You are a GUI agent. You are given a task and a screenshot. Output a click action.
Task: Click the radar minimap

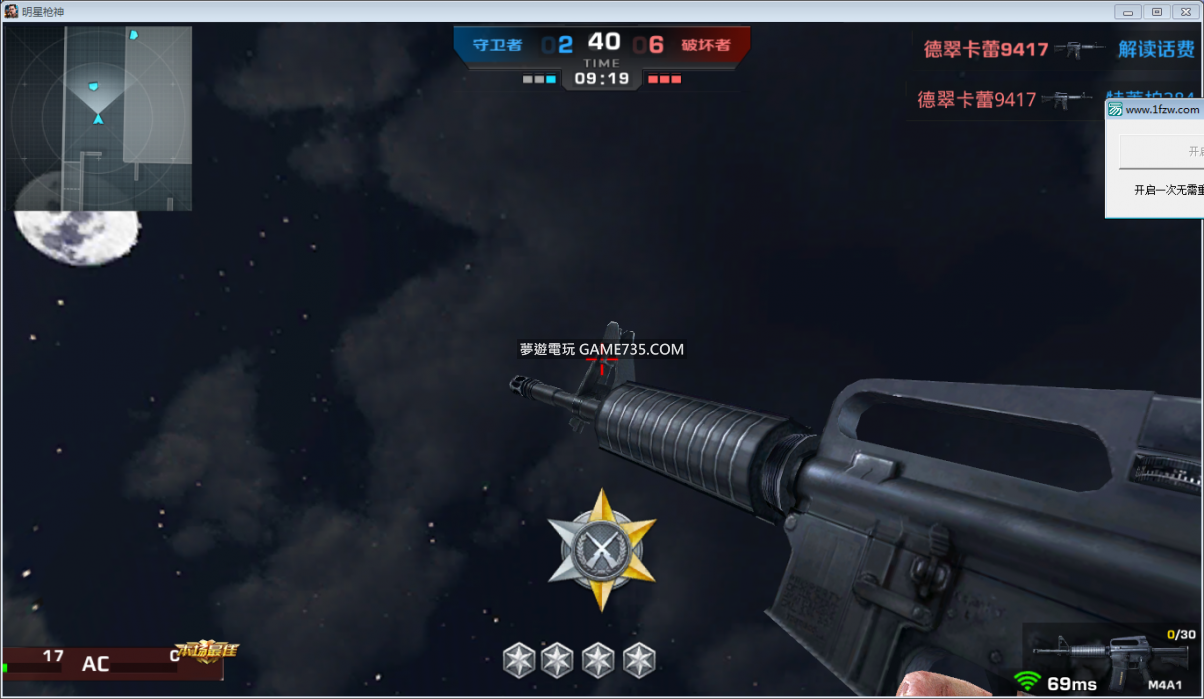(98, 118)
